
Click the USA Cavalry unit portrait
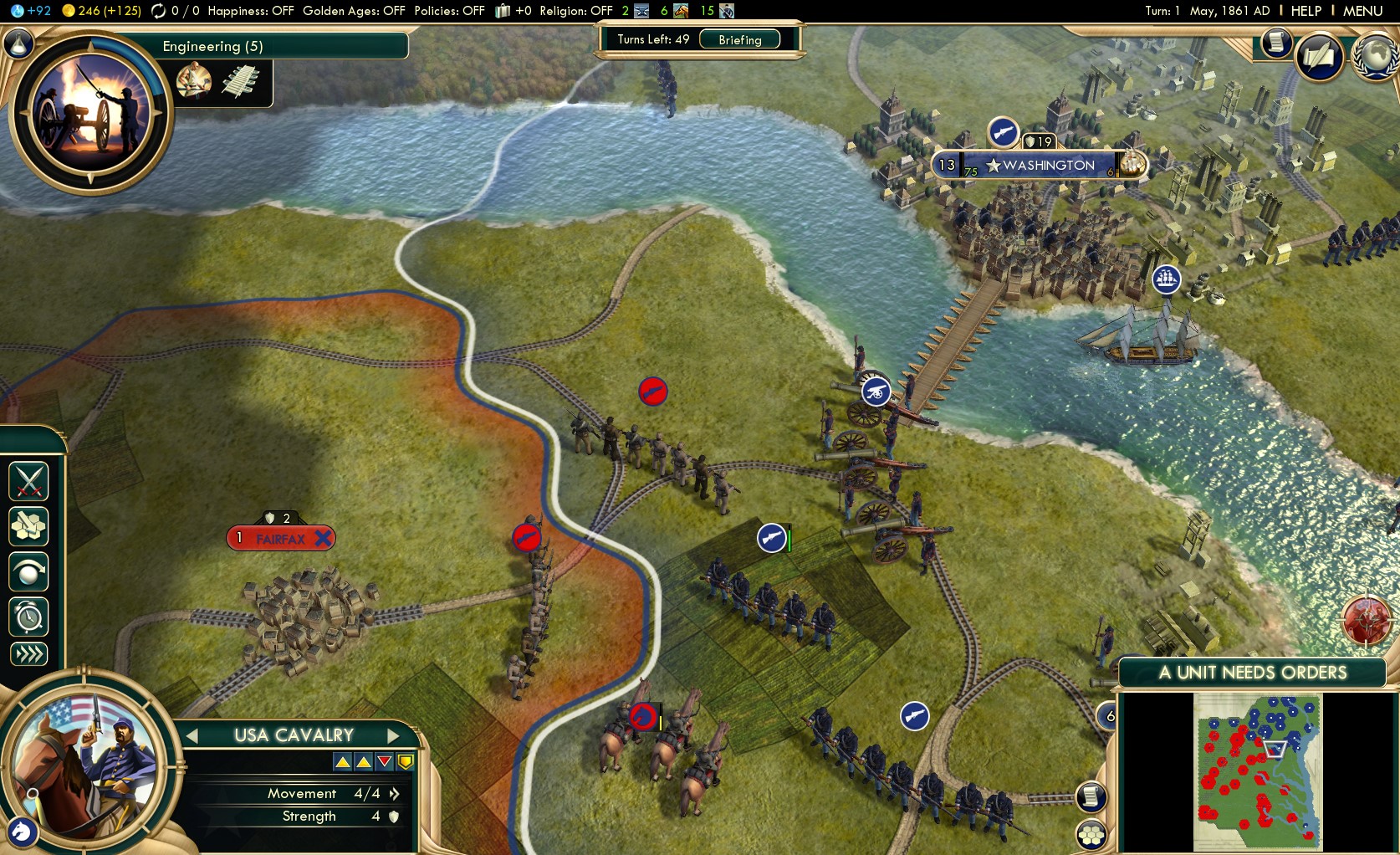pyautogui.click(x=88, y=765)
